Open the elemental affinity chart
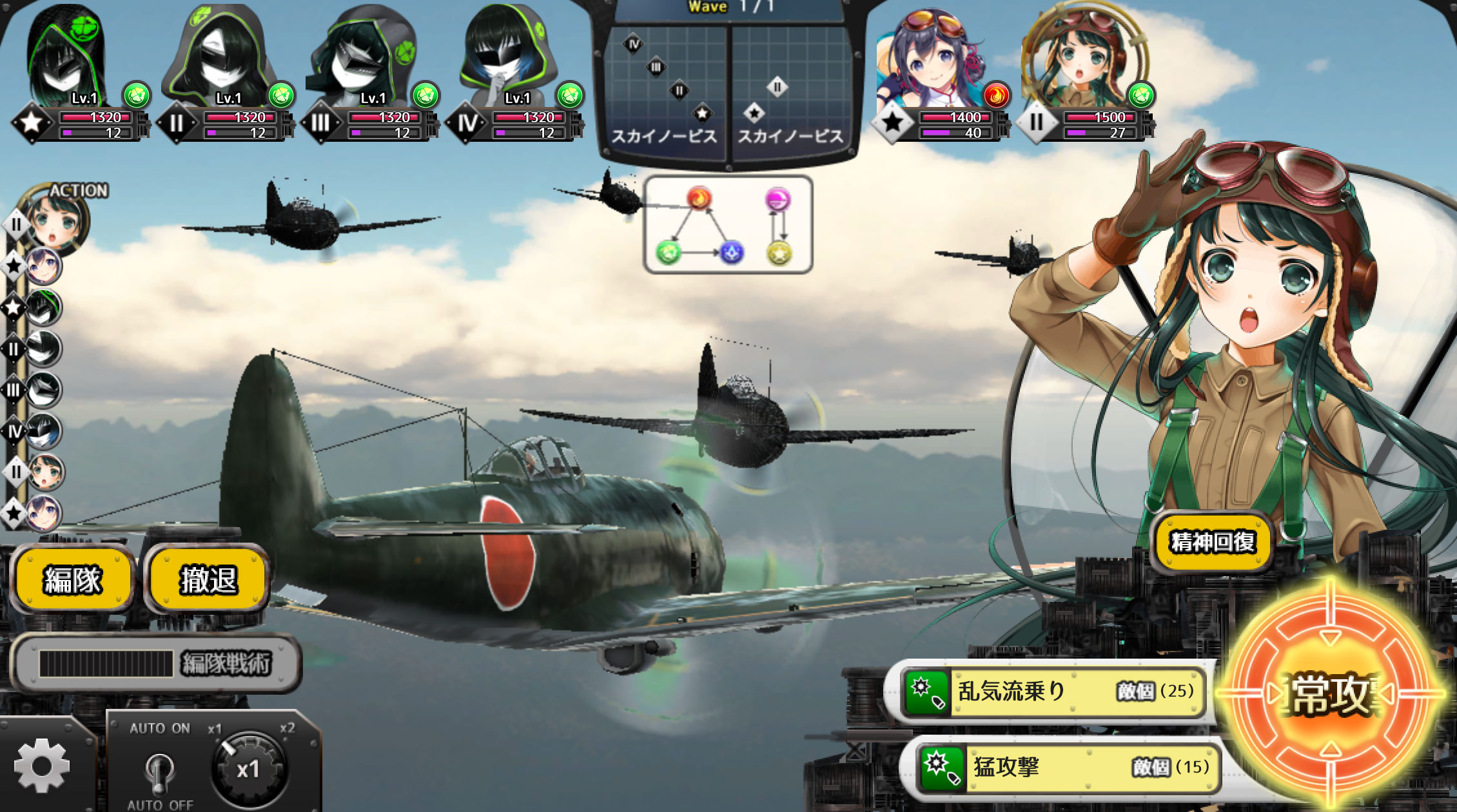Image resolution: width=1457 pixels, height=812 pixels. pyautogui.click(x=728, y=225)
